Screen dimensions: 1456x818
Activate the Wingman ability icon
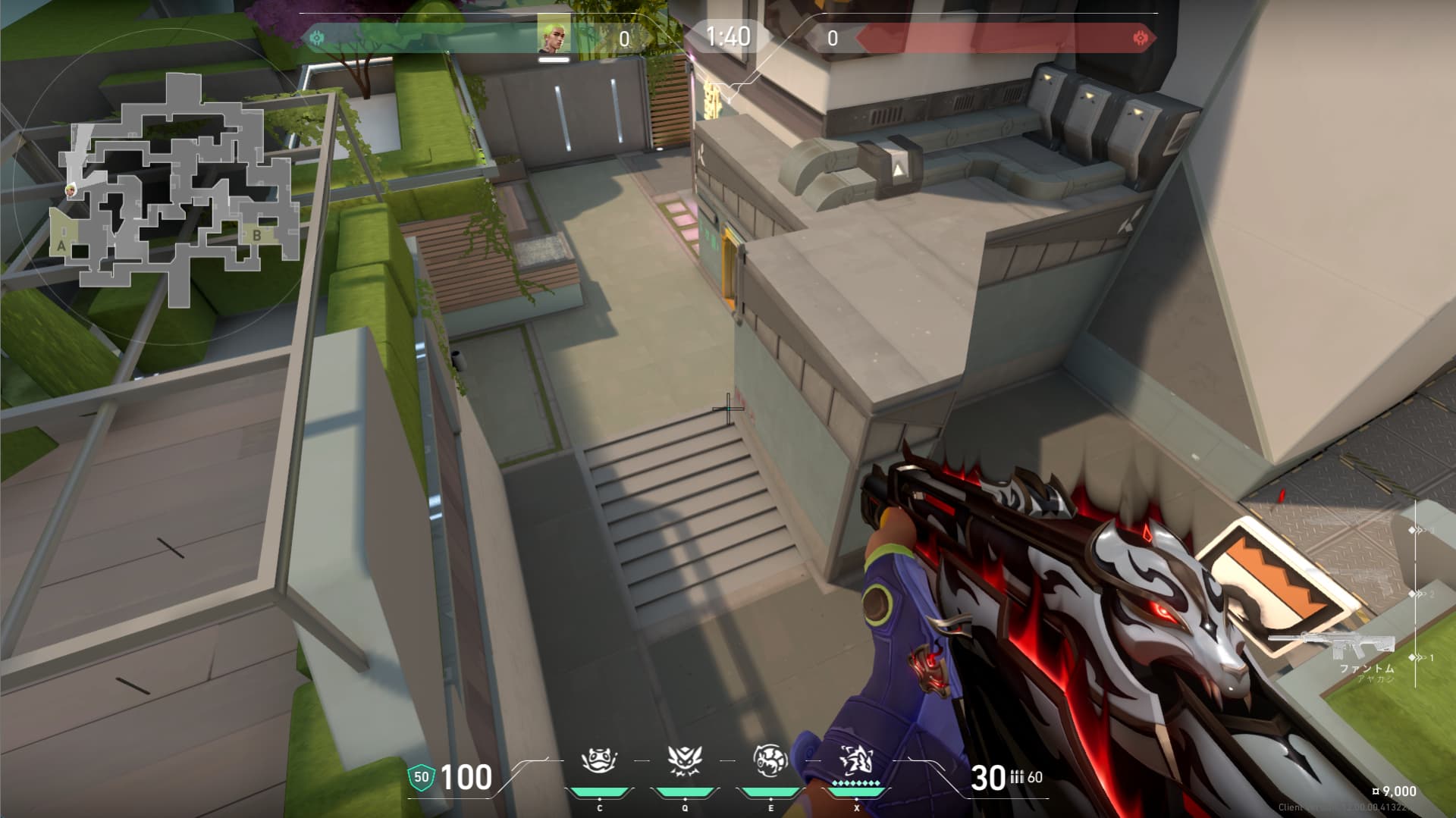pos(683,760)
